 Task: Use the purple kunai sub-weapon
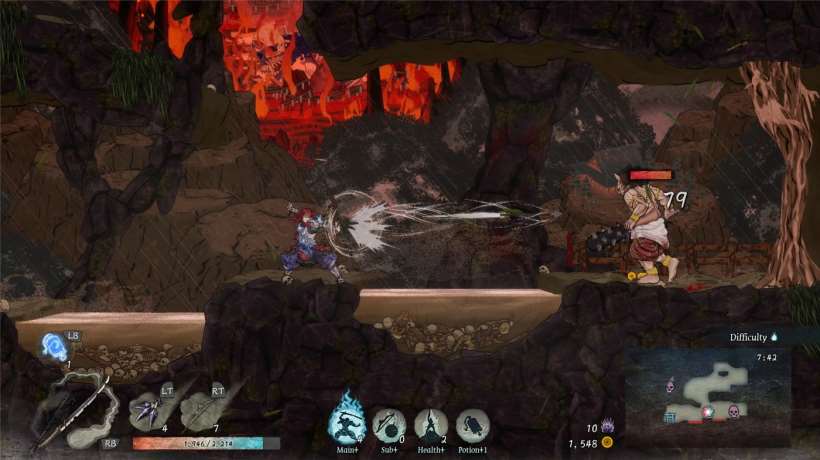(147, 410)
